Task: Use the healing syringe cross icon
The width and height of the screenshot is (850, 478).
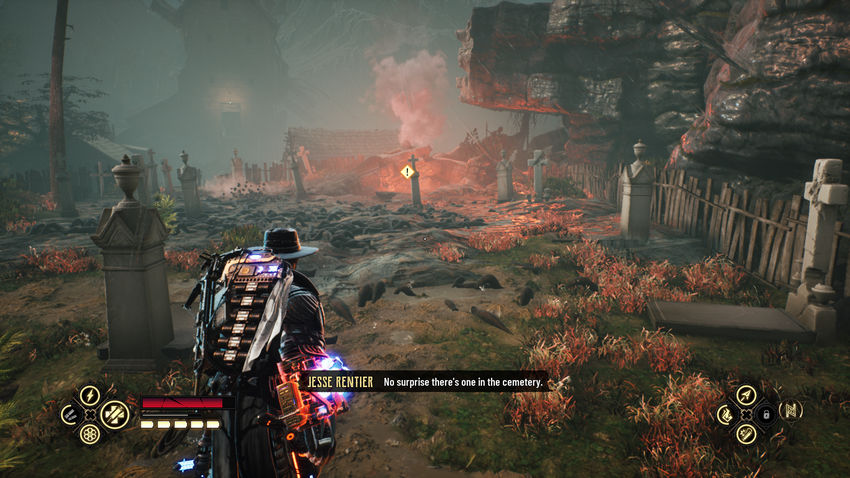Action: [x=114, y=412]
